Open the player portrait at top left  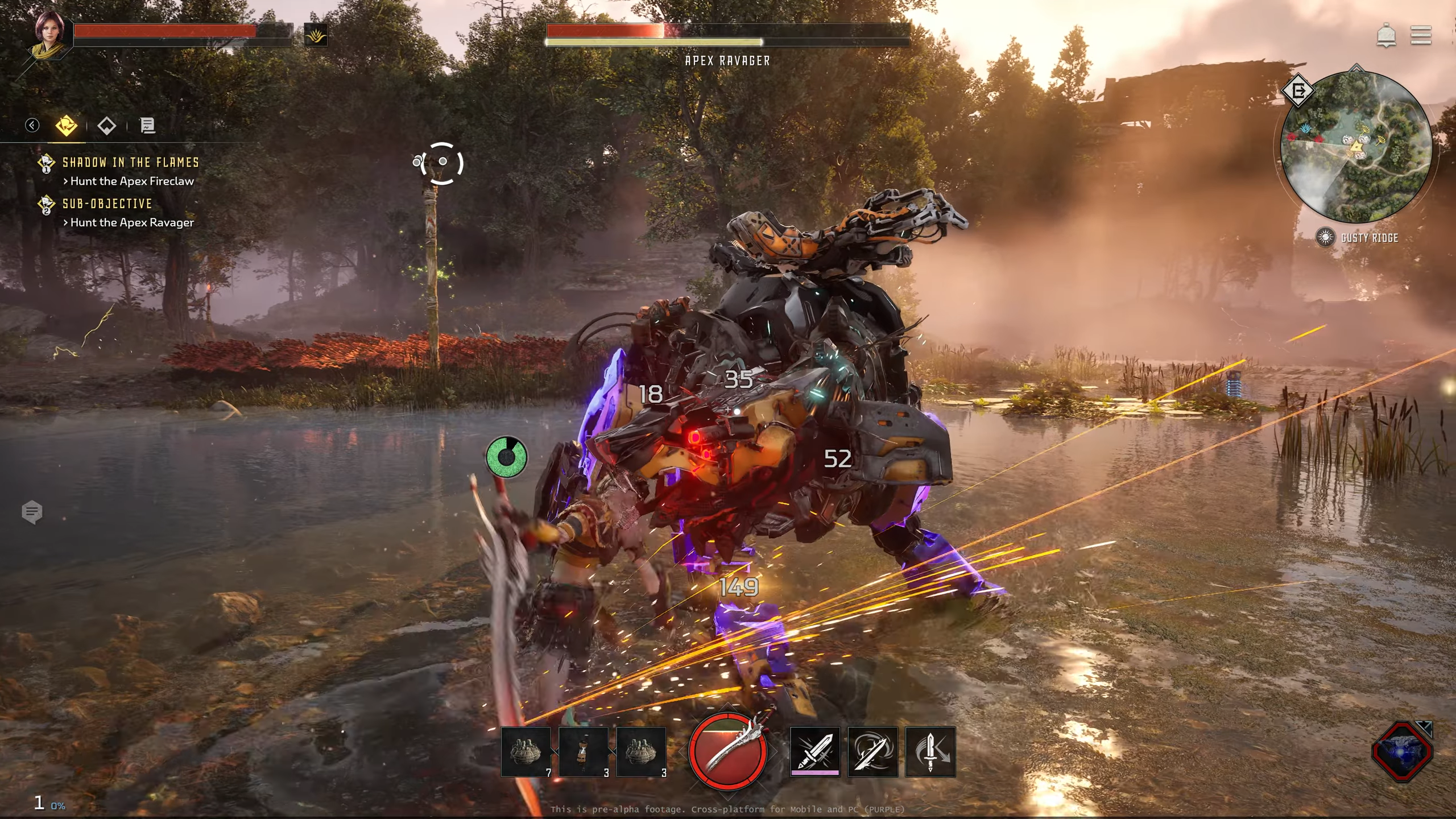tap(48, 34)
